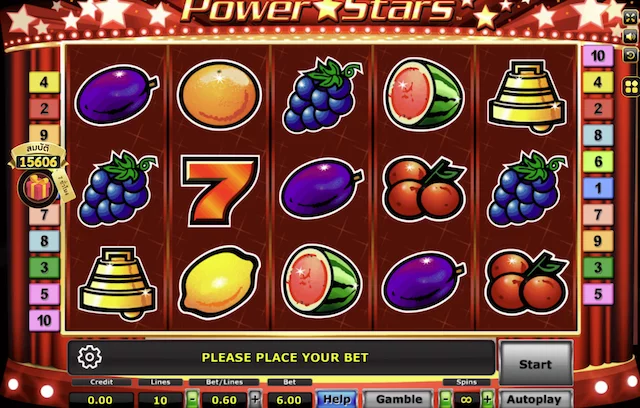The height and width of the screenshot is (408, 640).
Task: Open the history icon with circular arrow
Action: click(630, 55)
